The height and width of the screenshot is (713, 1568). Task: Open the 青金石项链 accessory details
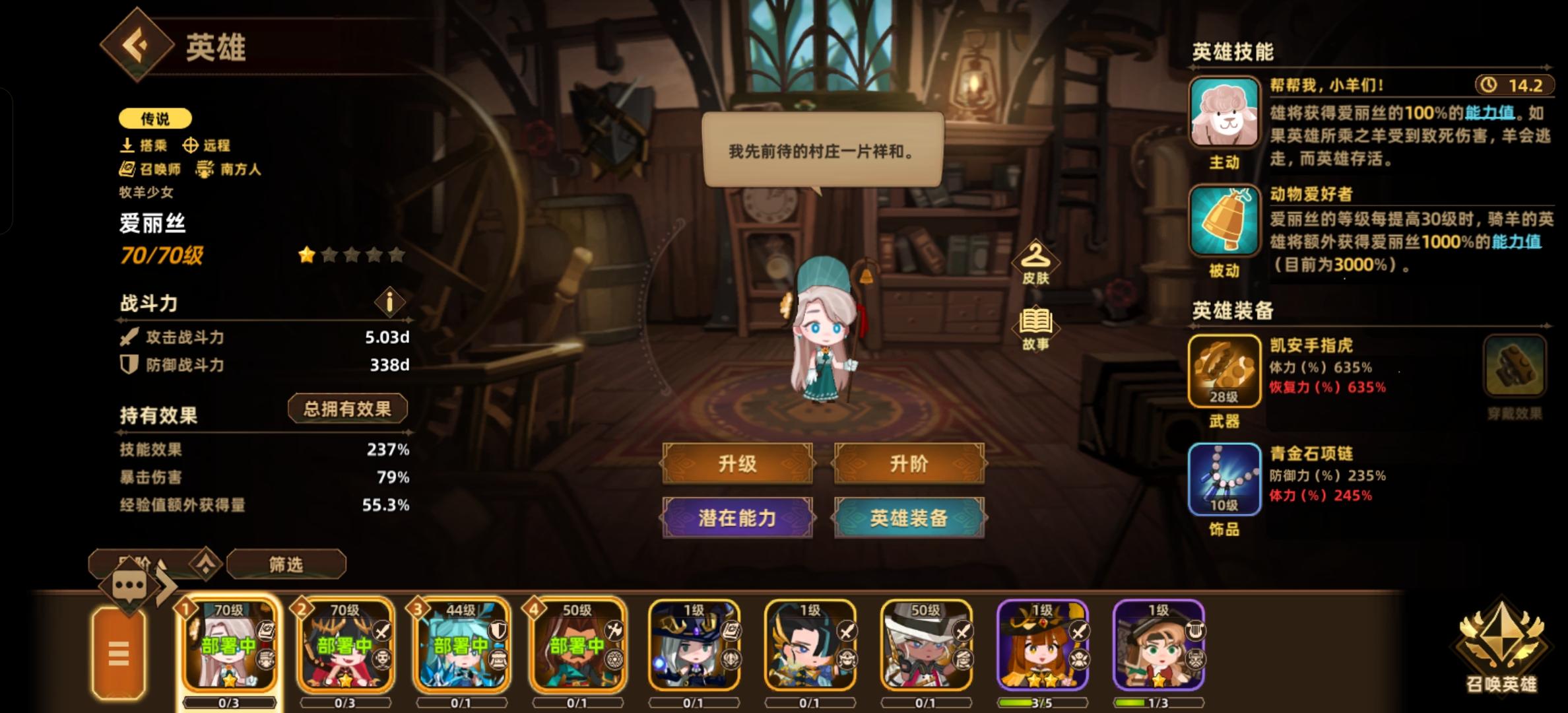1224,479
